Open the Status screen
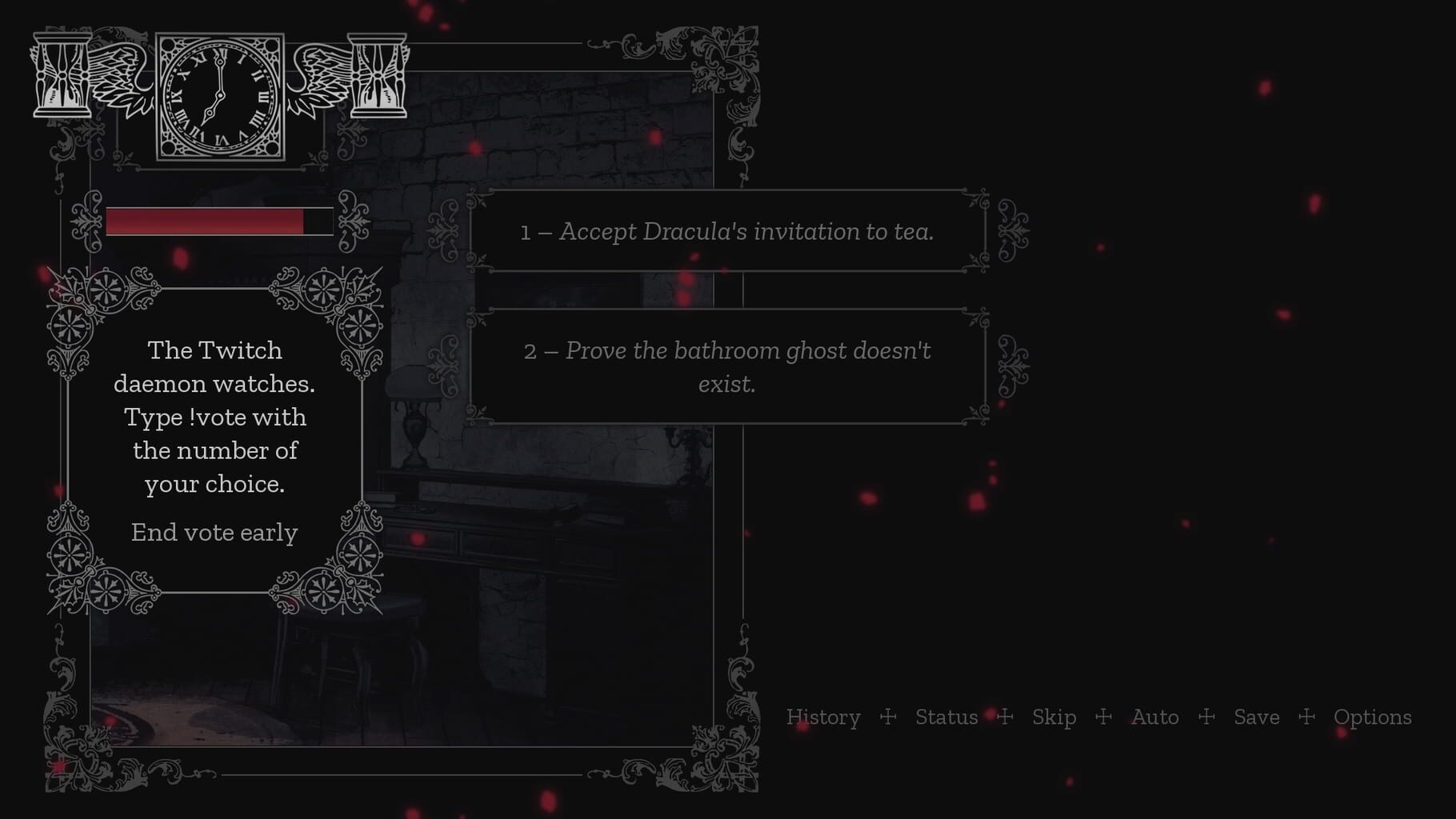This screenshot has height=819, width=1456. pyautogui.click(x=947, y=717)
